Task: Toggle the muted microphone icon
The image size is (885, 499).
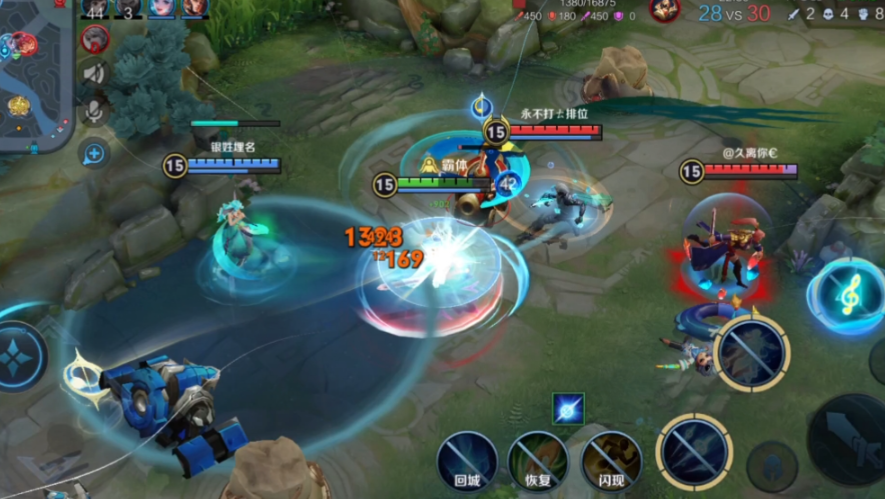Action: click(95, 110)
